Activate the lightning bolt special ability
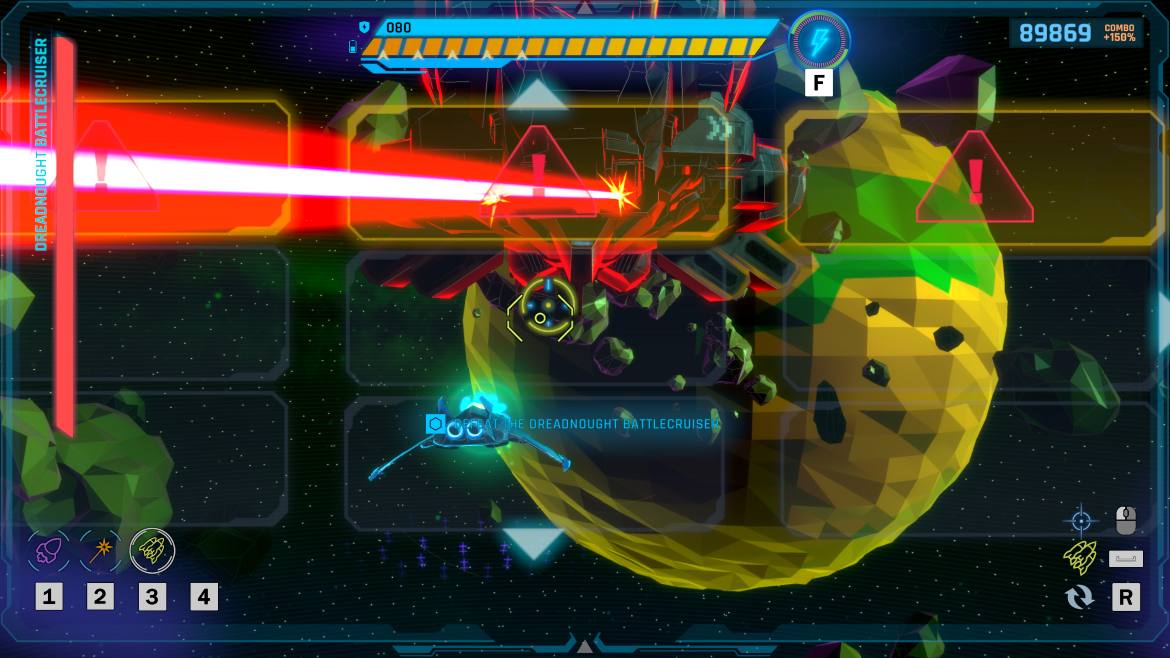Viewport: 1170px width, 658px height. click(x=820, y=42)
